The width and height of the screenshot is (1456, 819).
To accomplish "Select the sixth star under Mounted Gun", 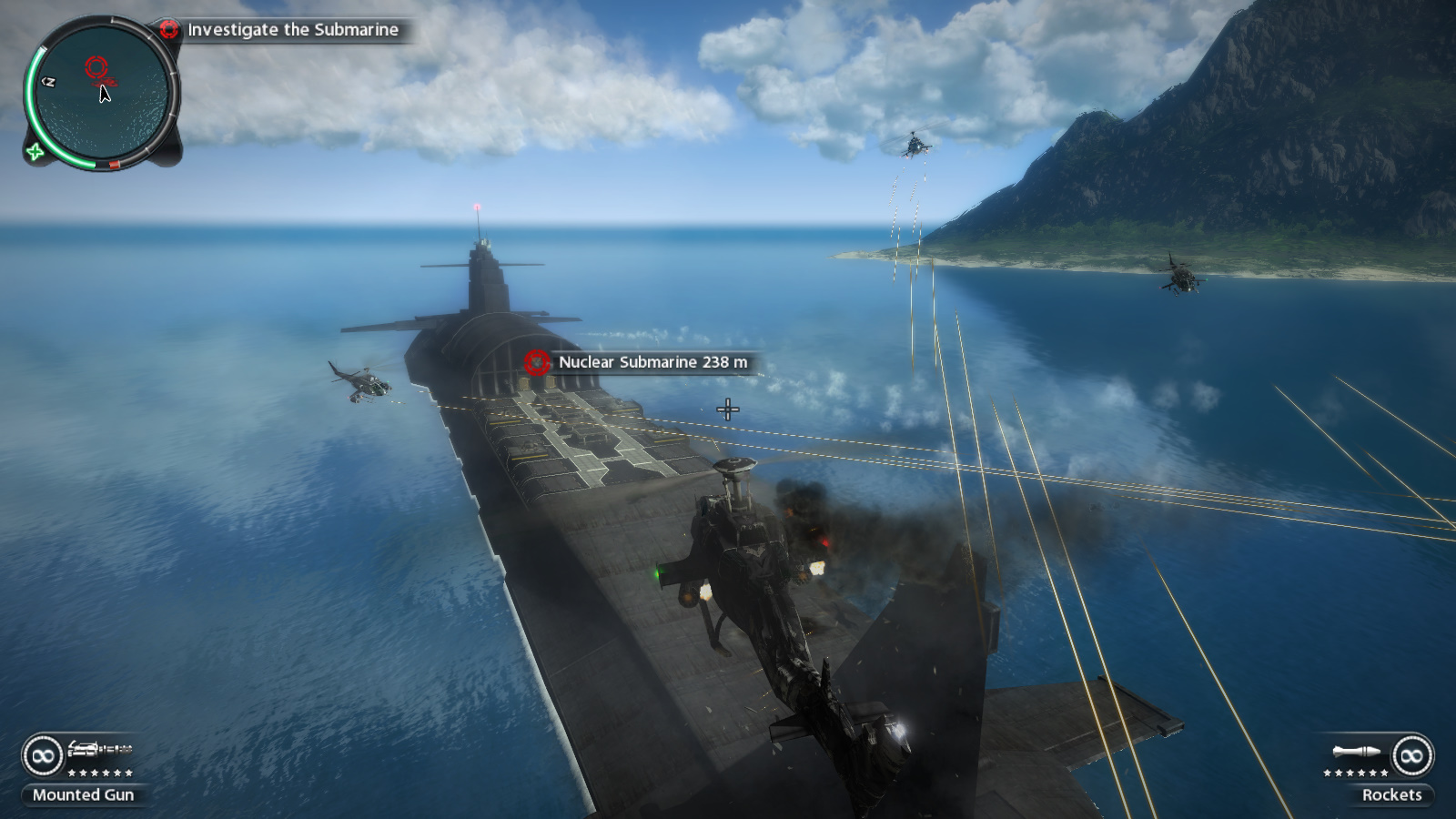I will tap(128, 773).
